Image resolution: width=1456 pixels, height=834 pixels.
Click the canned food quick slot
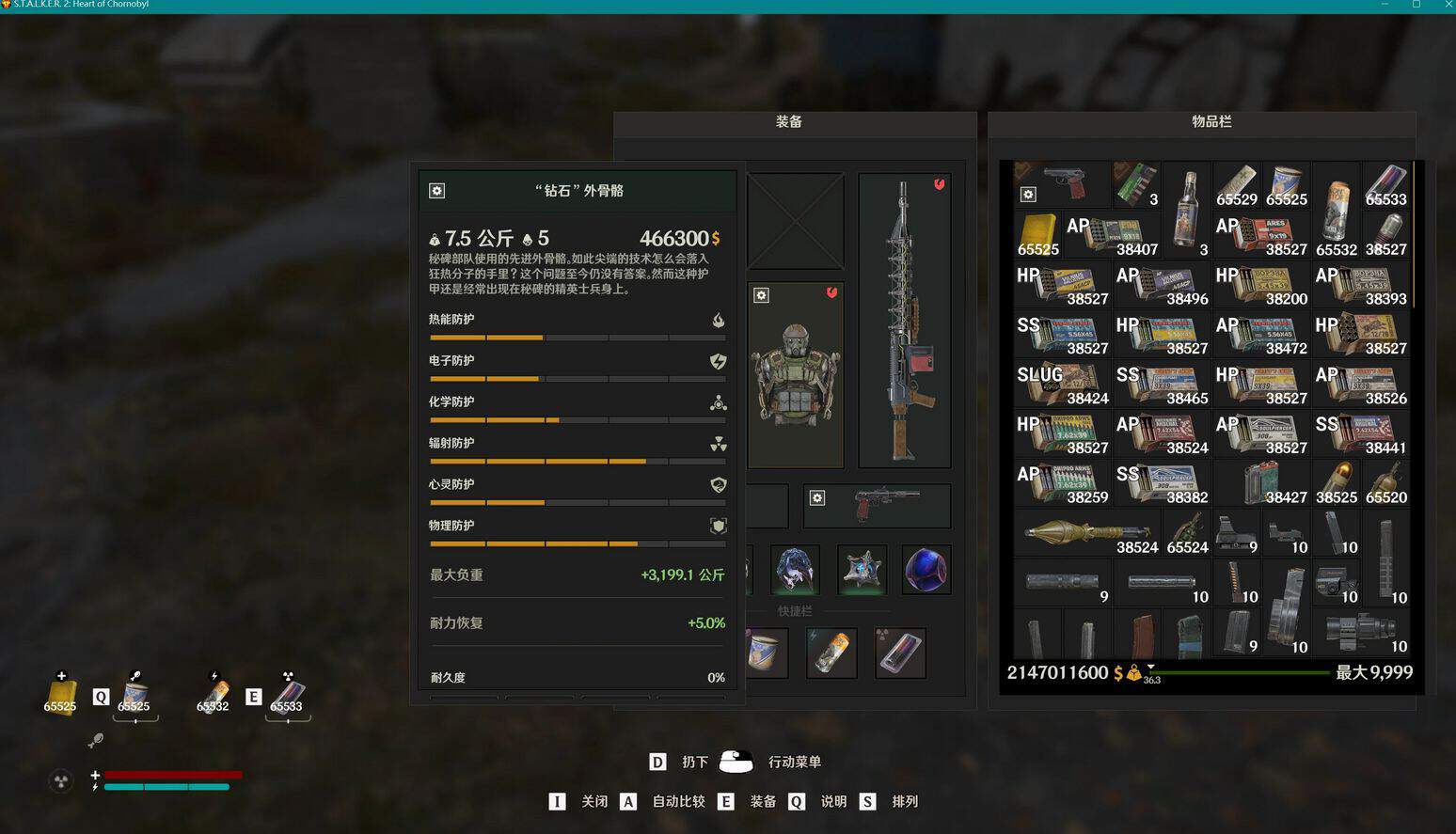767,653
